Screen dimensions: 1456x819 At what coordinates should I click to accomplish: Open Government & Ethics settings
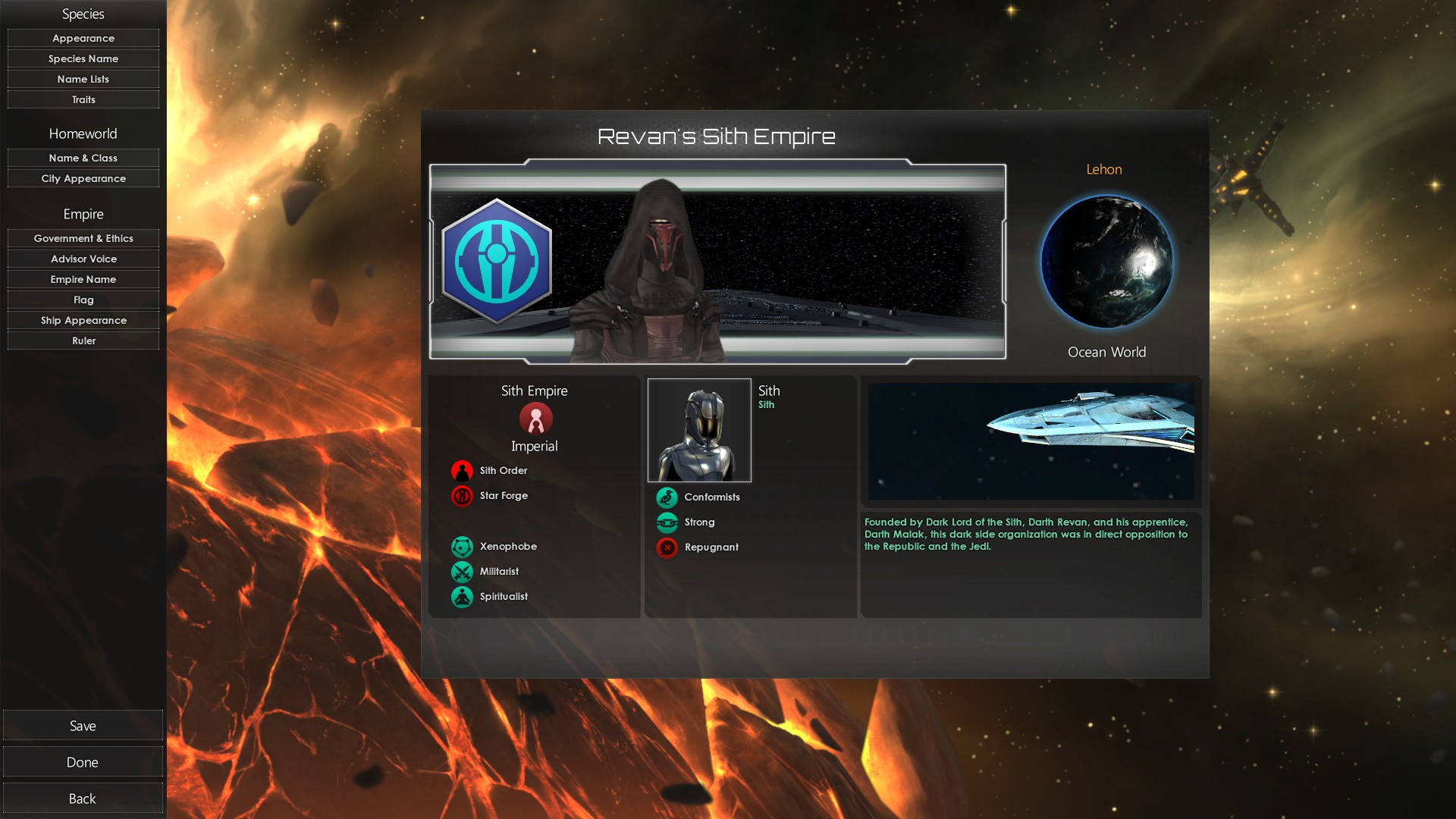pos(83,238)
